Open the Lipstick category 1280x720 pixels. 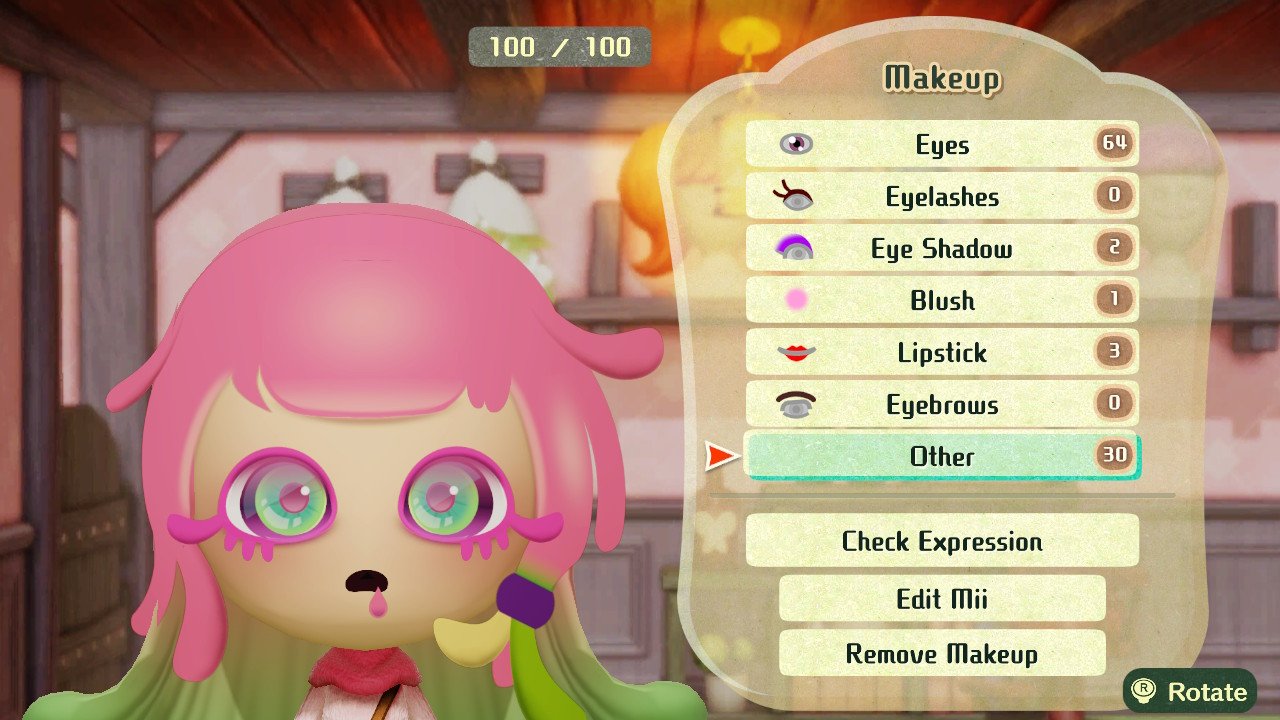click(x=940, y=352)
